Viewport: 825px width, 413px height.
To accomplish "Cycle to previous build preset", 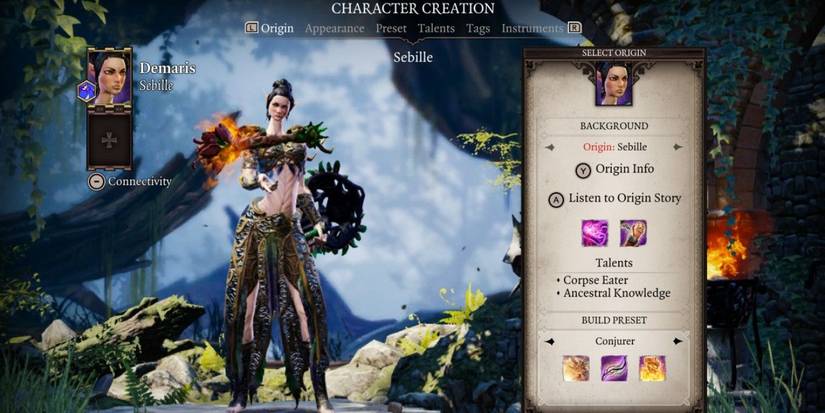I will point(549,341).
